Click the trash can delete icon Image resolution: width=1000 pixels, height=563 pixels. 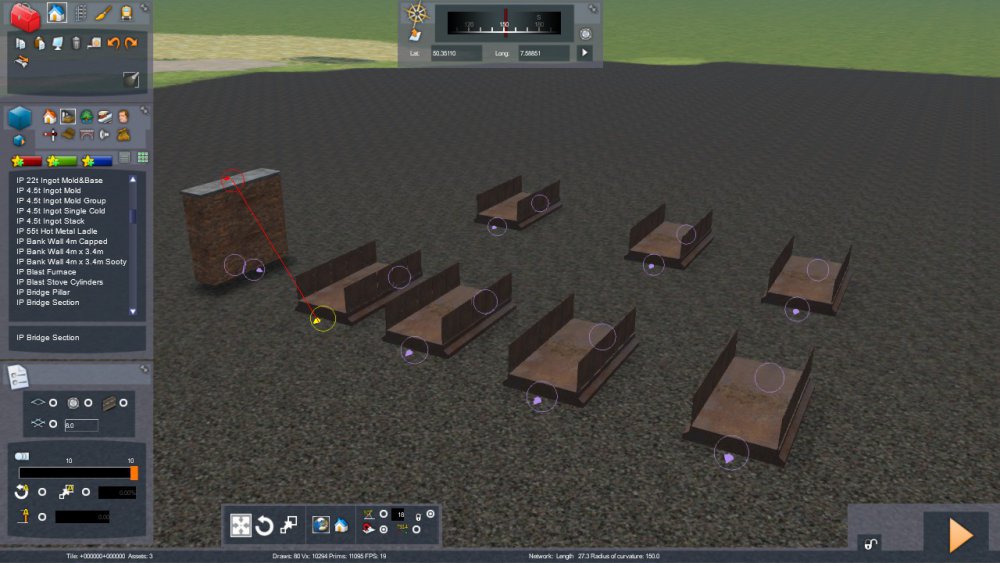pos(76,43)
